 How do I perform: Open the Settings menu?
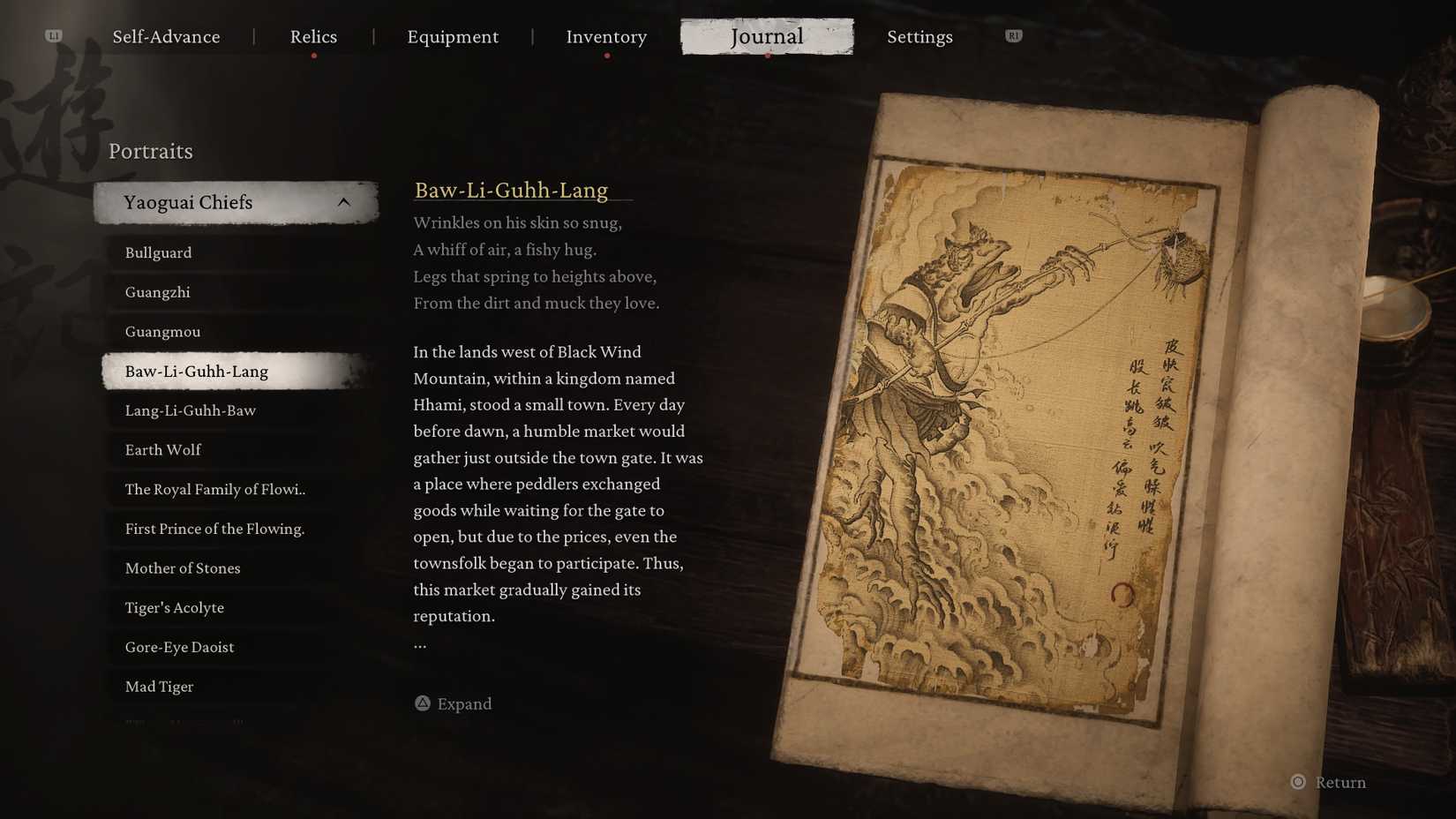919,37
